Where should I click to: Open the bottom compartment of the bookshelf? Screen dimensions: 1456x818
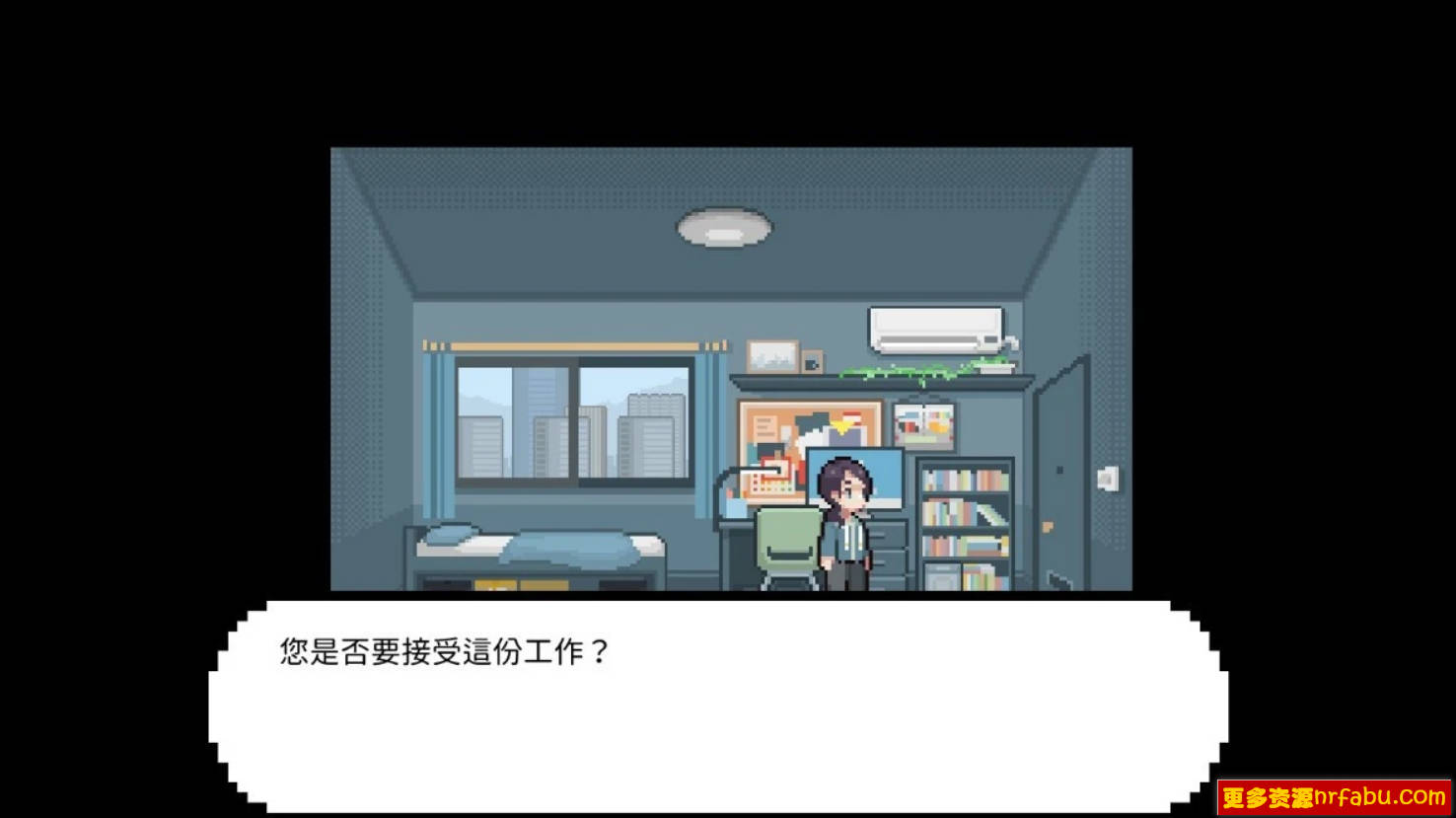(962, 577)
